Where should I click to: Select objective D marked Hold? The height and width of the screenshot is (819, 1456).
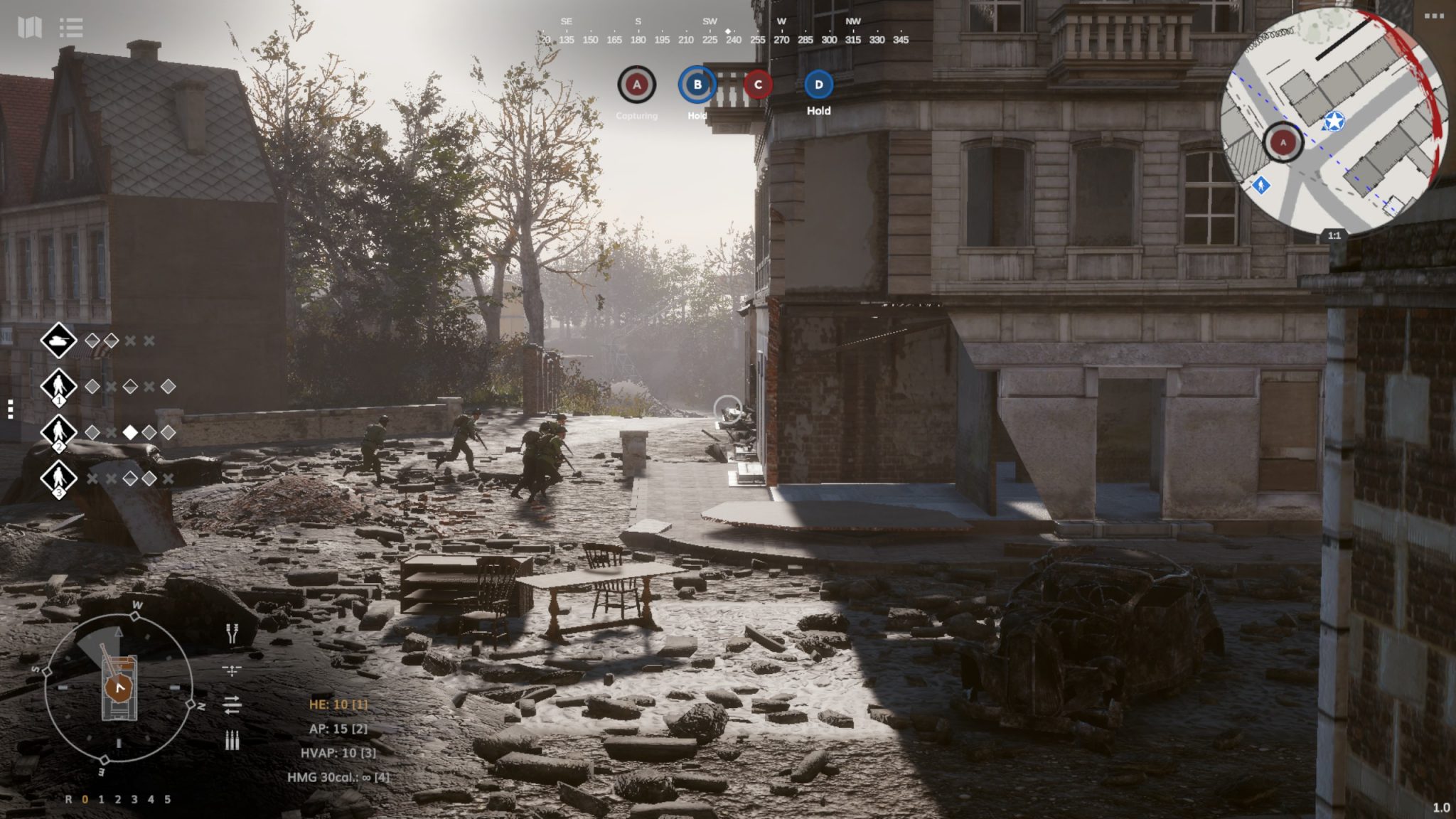(818, 85)
